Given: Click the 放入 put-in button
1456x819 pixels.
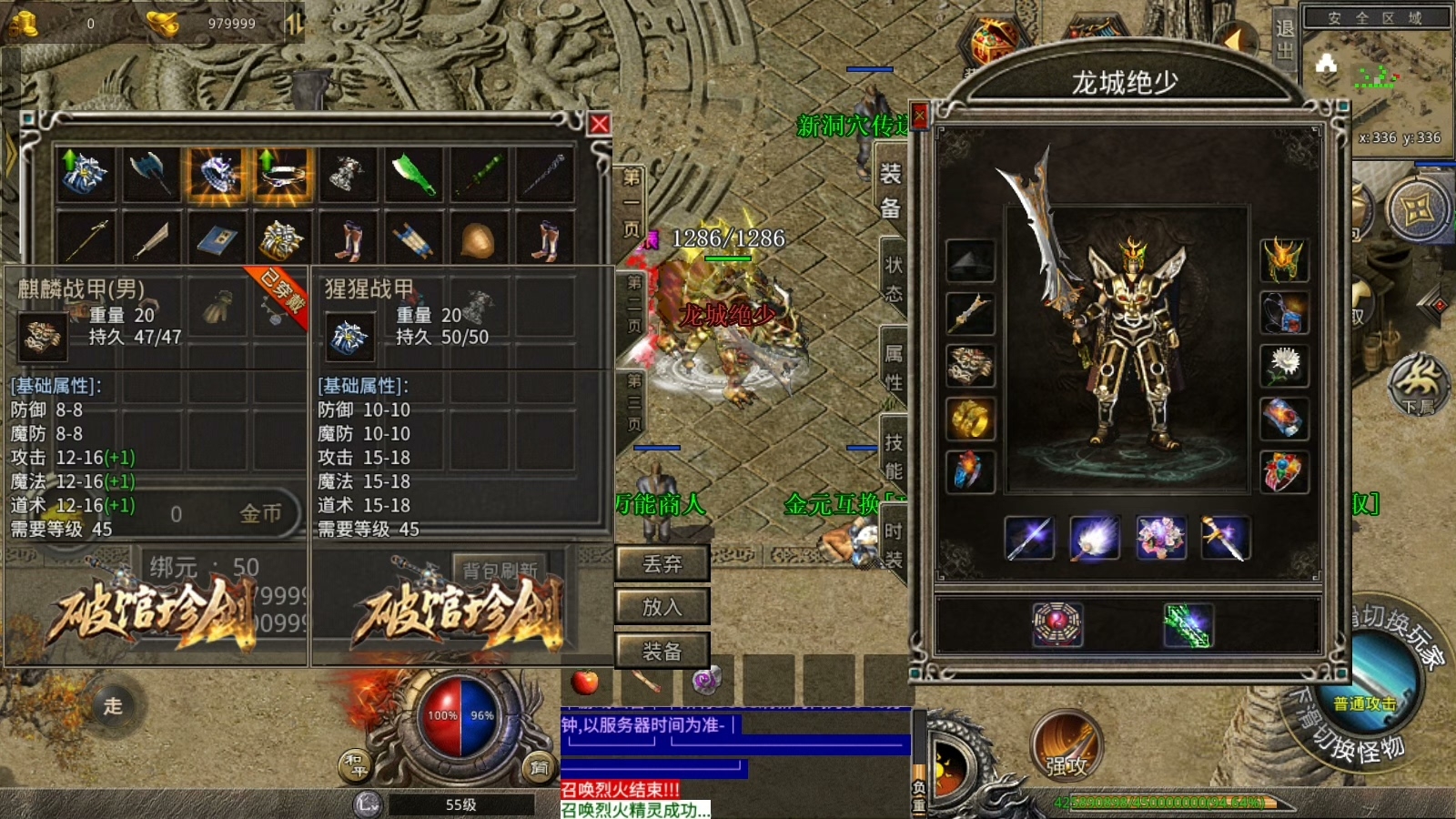Looking at the screenshot, I should (662, 607).
